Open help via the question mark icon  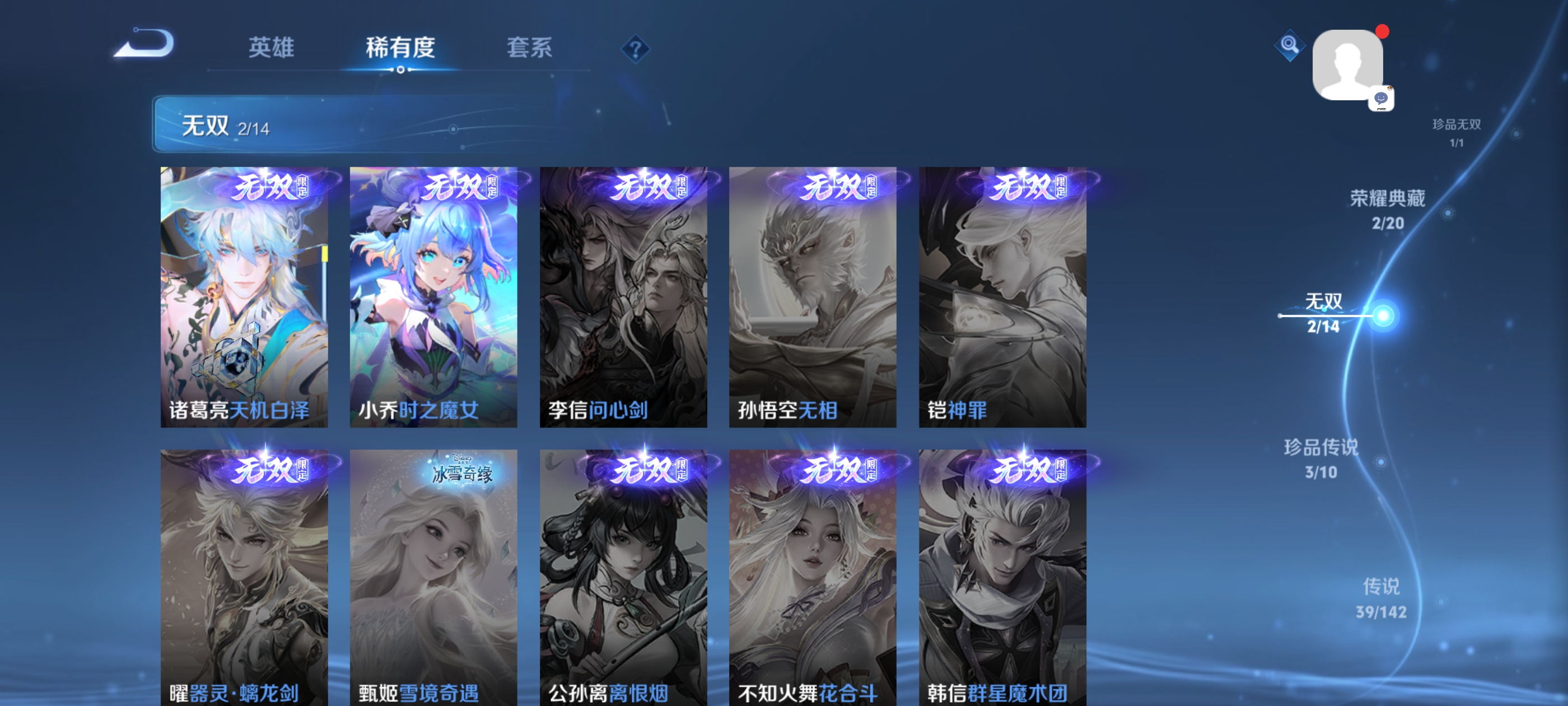tap(634, 49)
